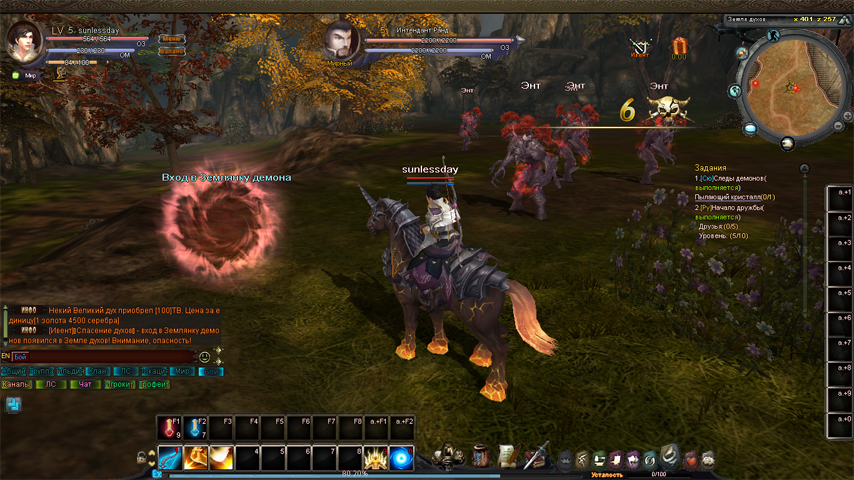Open the Ивент event shield icon

[x=640, y=46]
